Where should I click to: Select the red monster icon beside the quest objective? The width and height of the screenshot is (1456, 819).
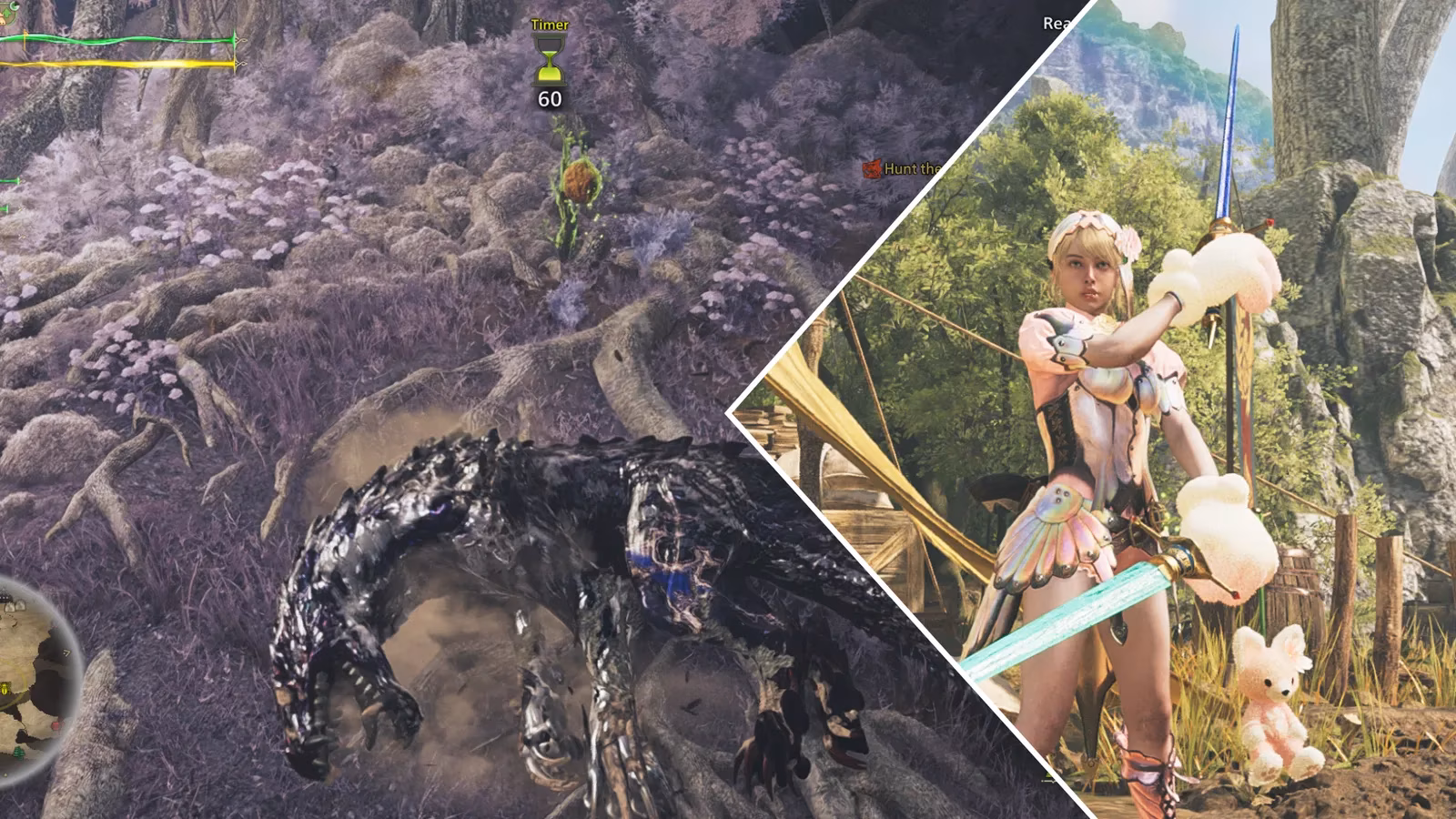(870, 169)
